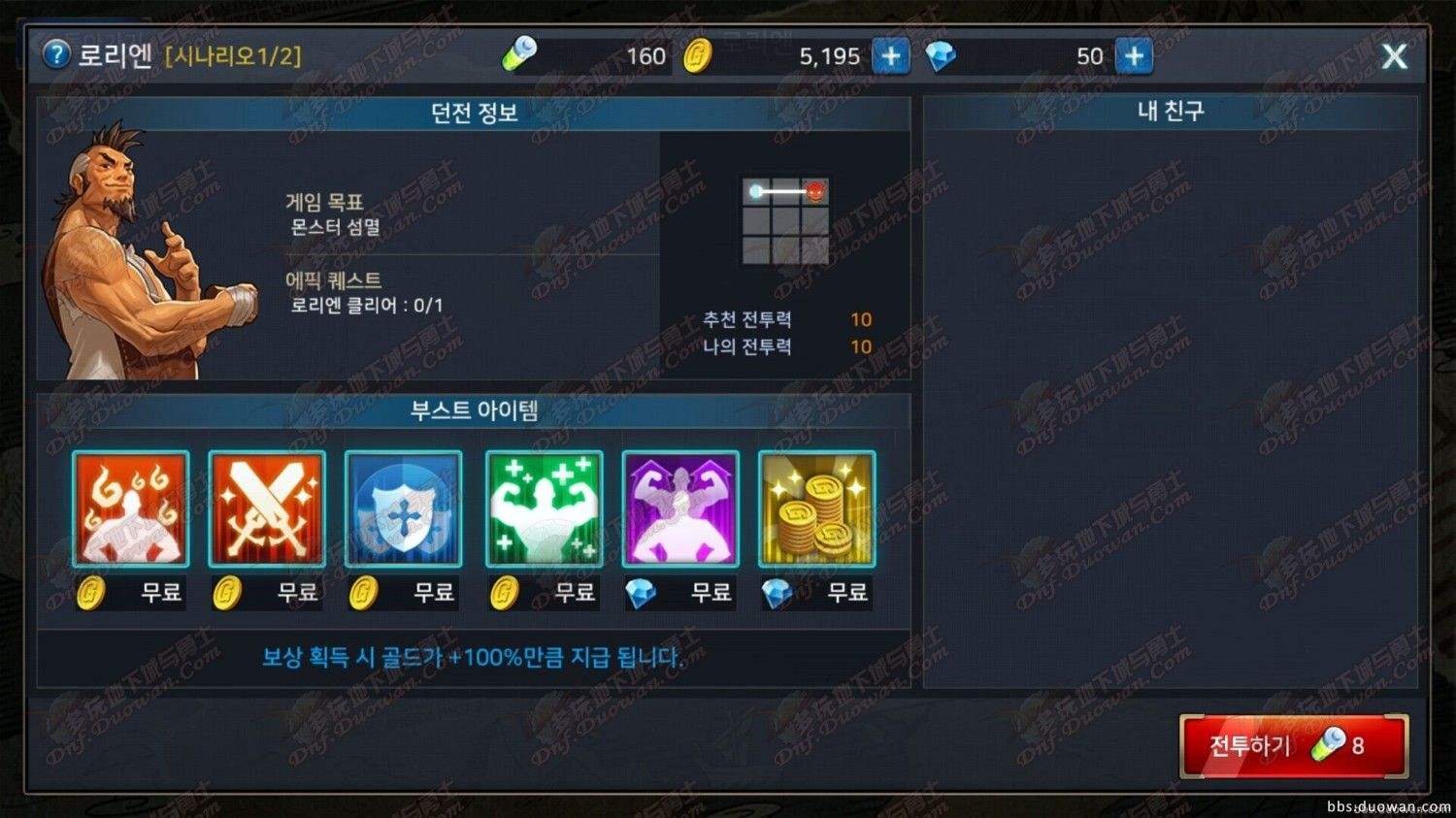Close the dungeon info window

point(1394,56)
